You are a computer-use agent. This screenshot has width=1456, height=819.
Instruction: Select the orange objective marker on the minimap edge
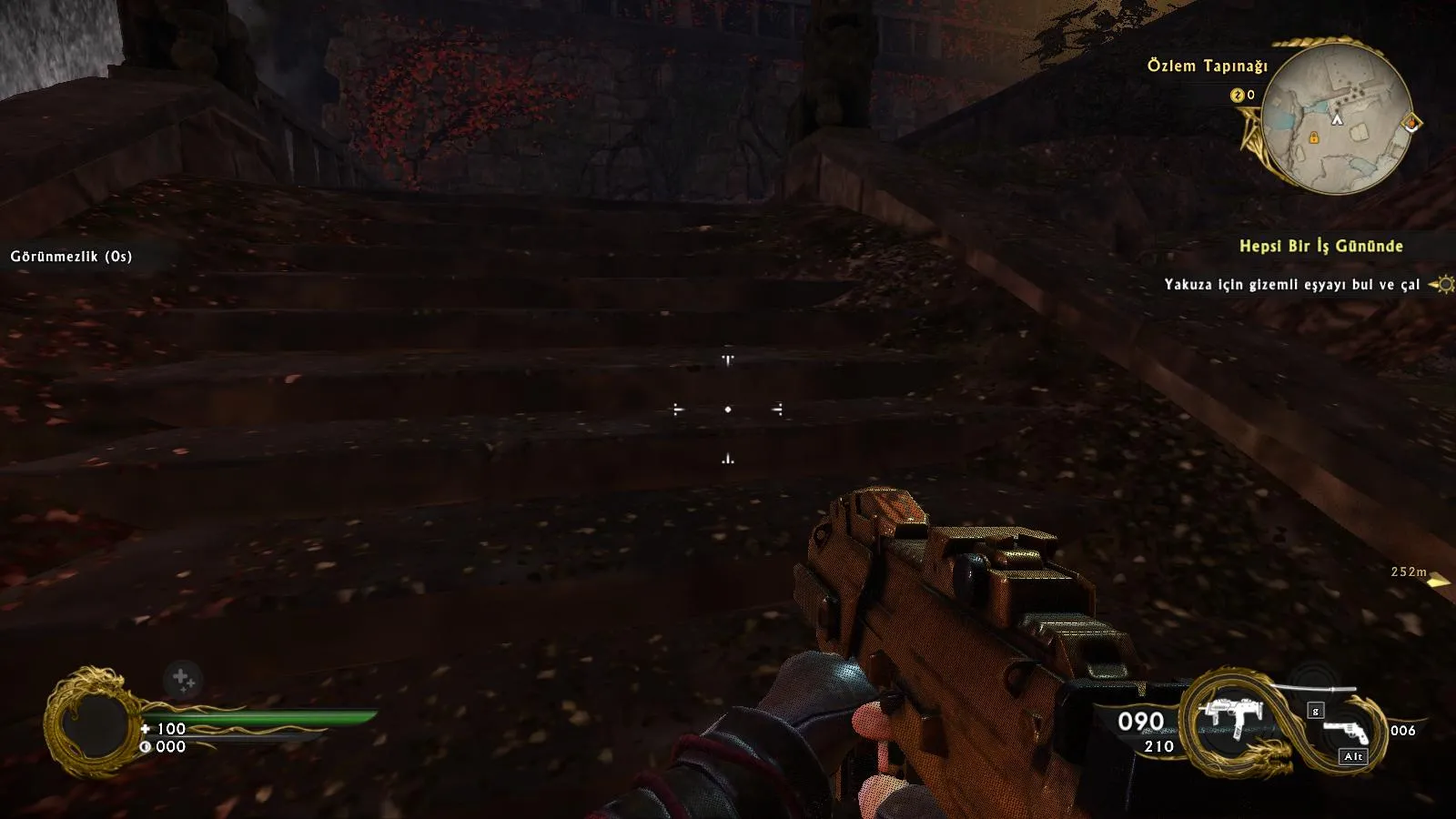1411,122
